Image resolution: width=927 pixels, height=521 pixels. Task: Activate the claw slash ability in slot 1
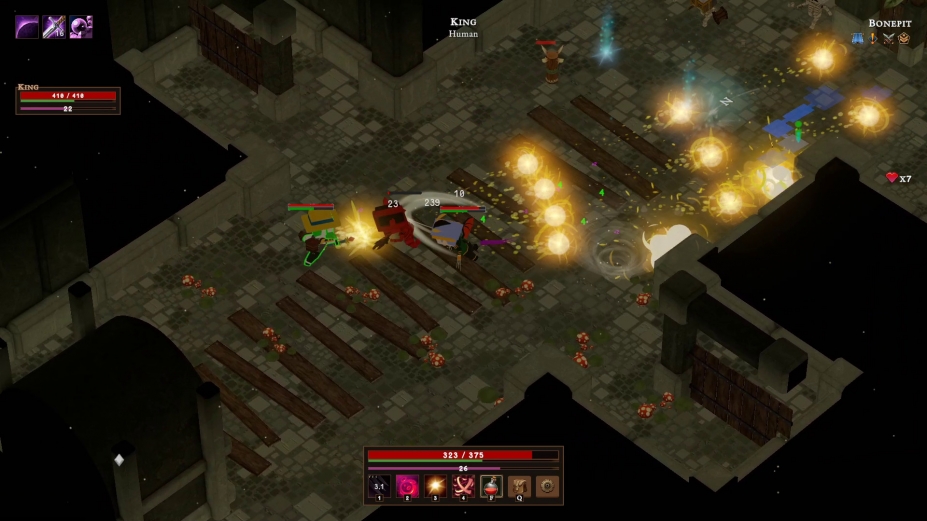[x=380, y=486]
